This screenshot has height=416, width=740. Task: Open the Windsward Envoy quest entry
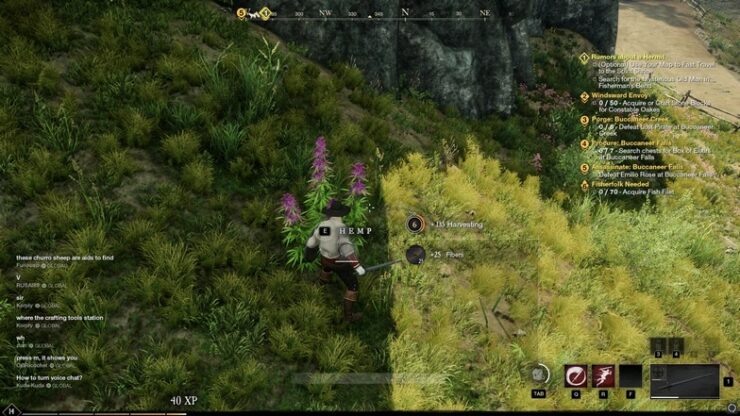click(x=626, y=97)
